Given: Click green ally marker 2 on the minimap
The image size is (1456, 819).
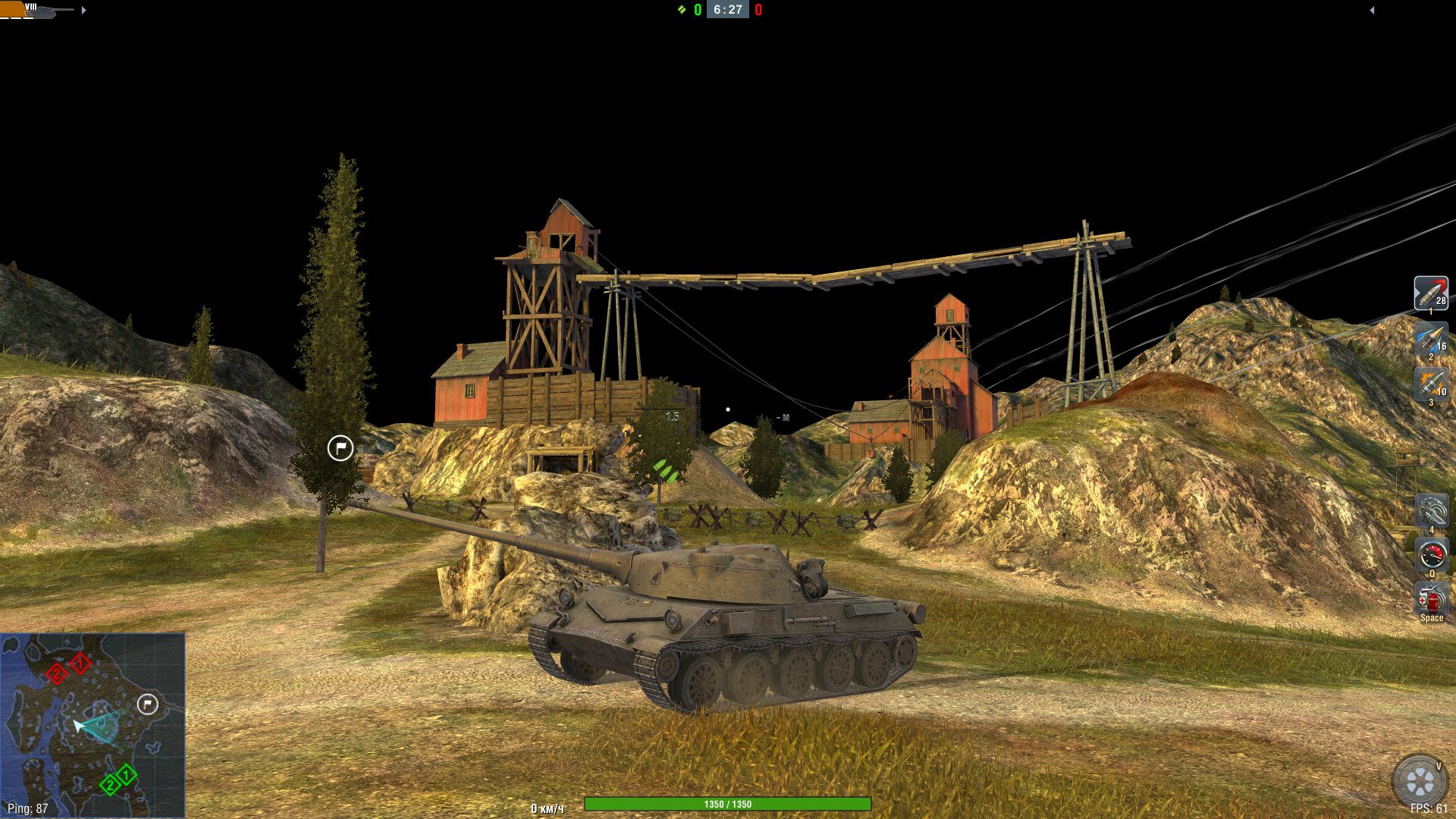Looking at the screenshot, I should [110, 784].
